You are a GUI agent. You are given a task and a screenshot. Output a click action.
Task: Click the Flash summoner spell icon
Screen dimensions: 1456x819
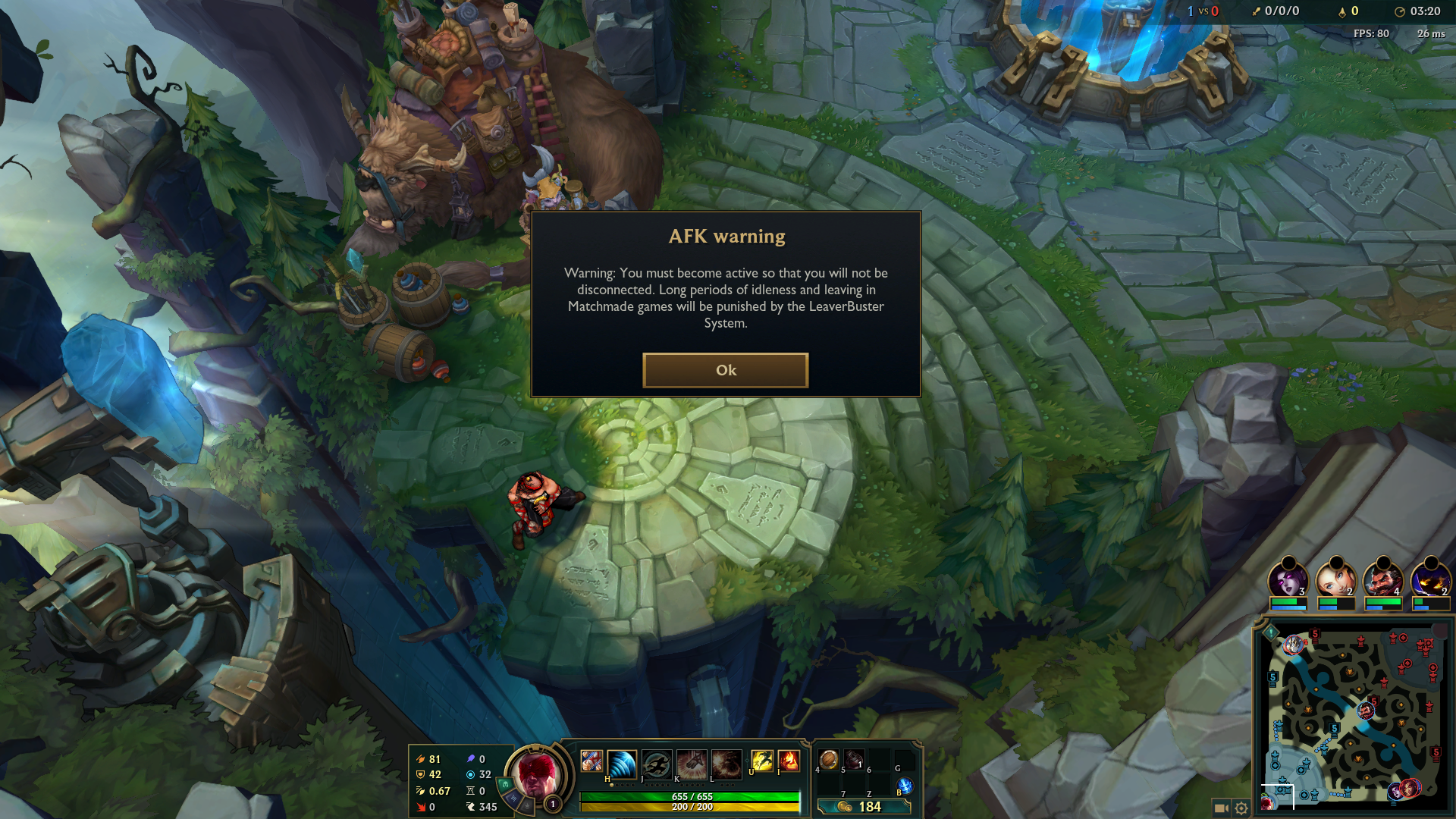tap(763, 761)
